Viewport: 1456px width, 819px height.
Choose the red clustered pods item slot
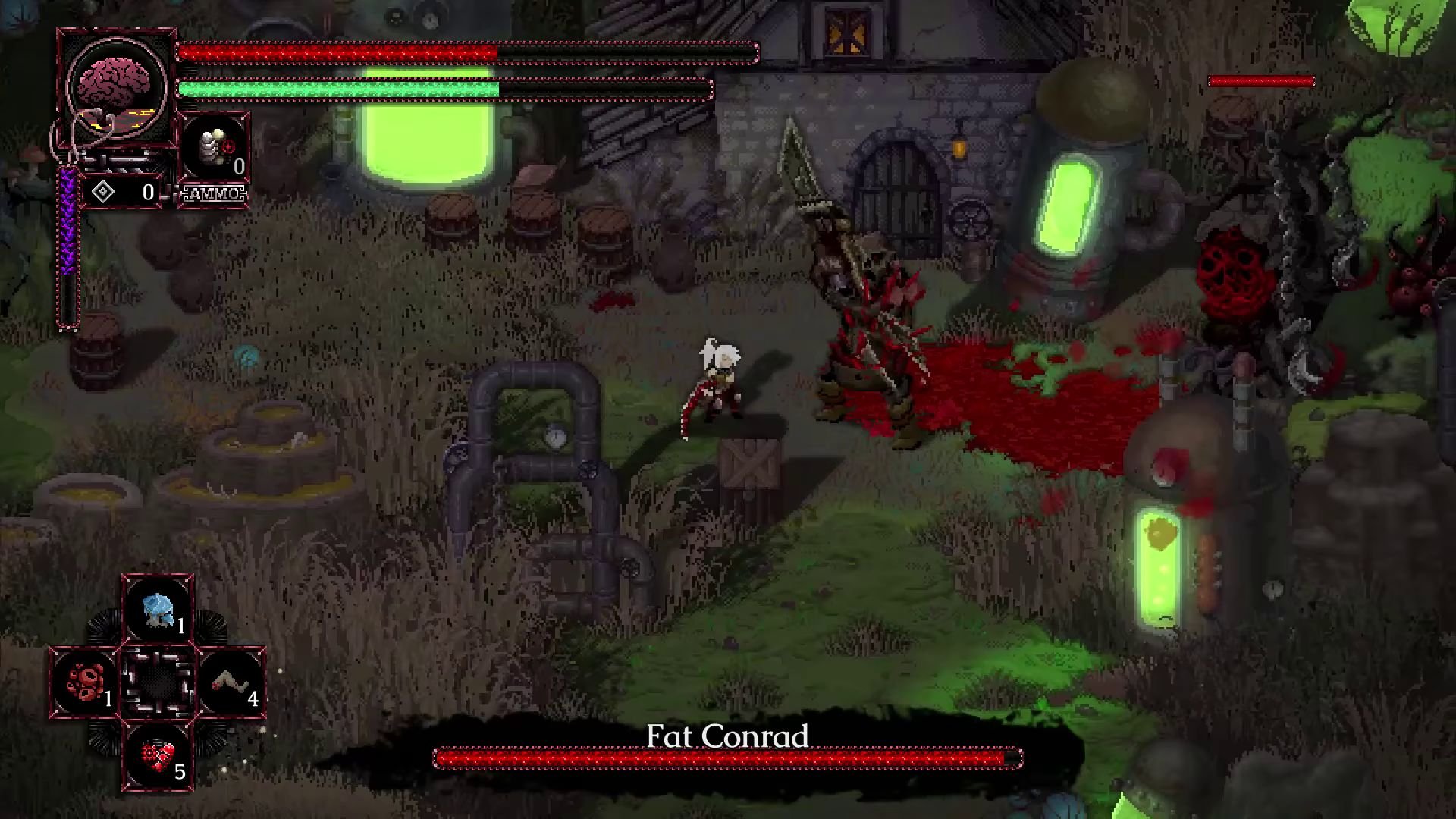(85, 682)
